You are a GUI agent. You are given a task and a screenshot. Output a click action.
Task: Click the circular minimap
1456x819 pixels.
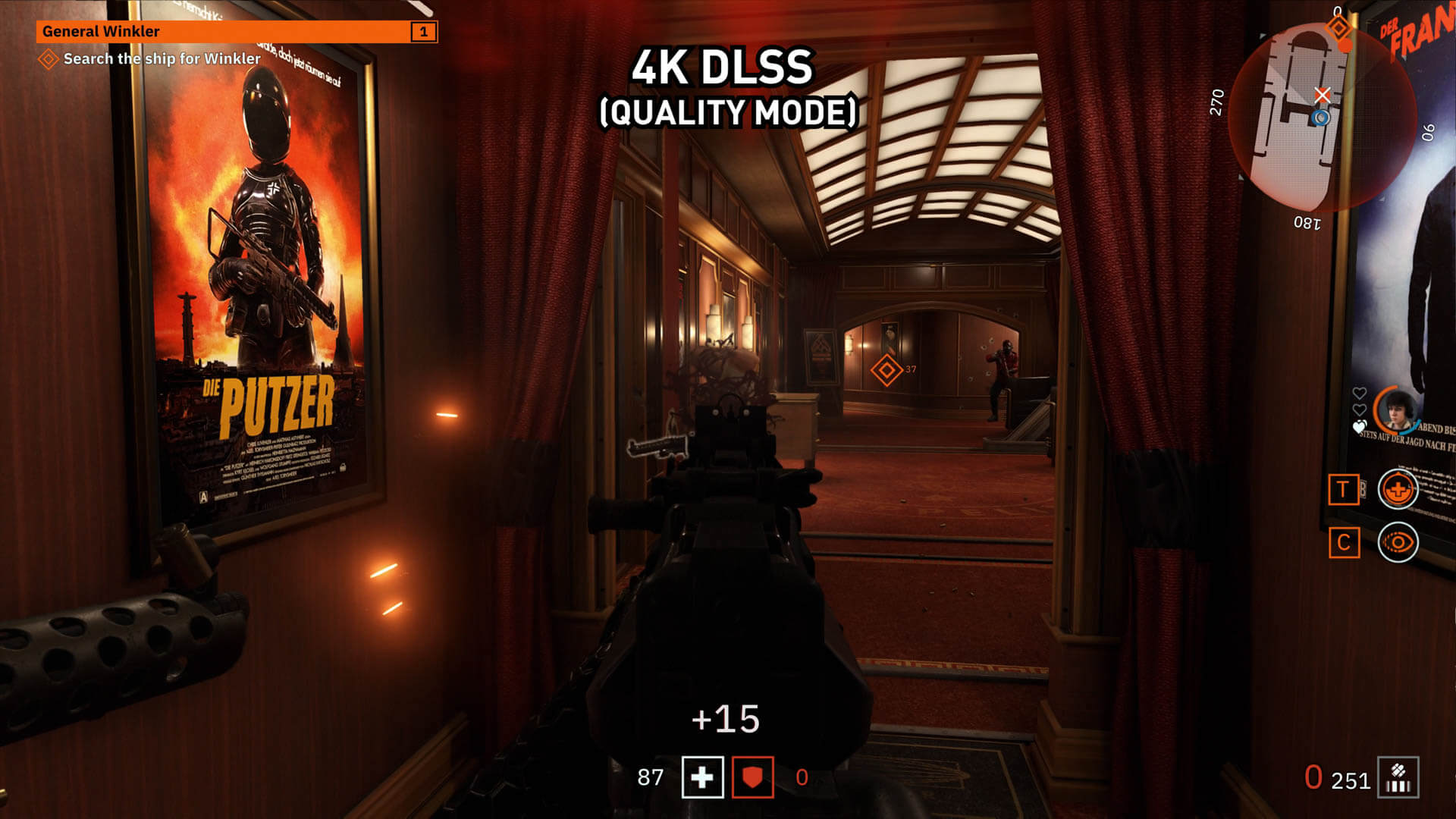coord(1321,118)
